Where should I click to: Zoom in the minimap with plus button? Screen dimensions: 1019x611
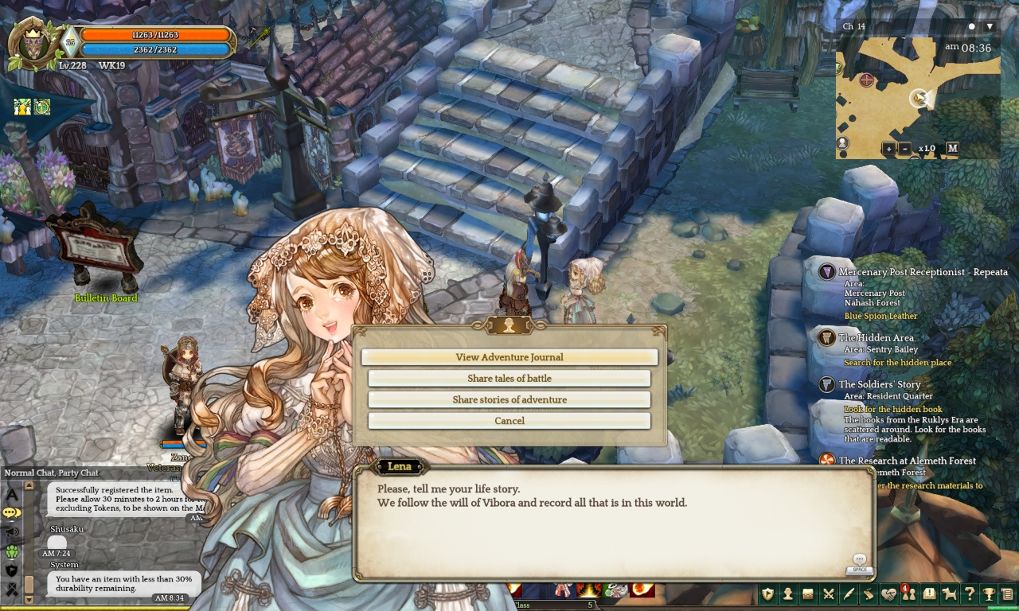889,148
